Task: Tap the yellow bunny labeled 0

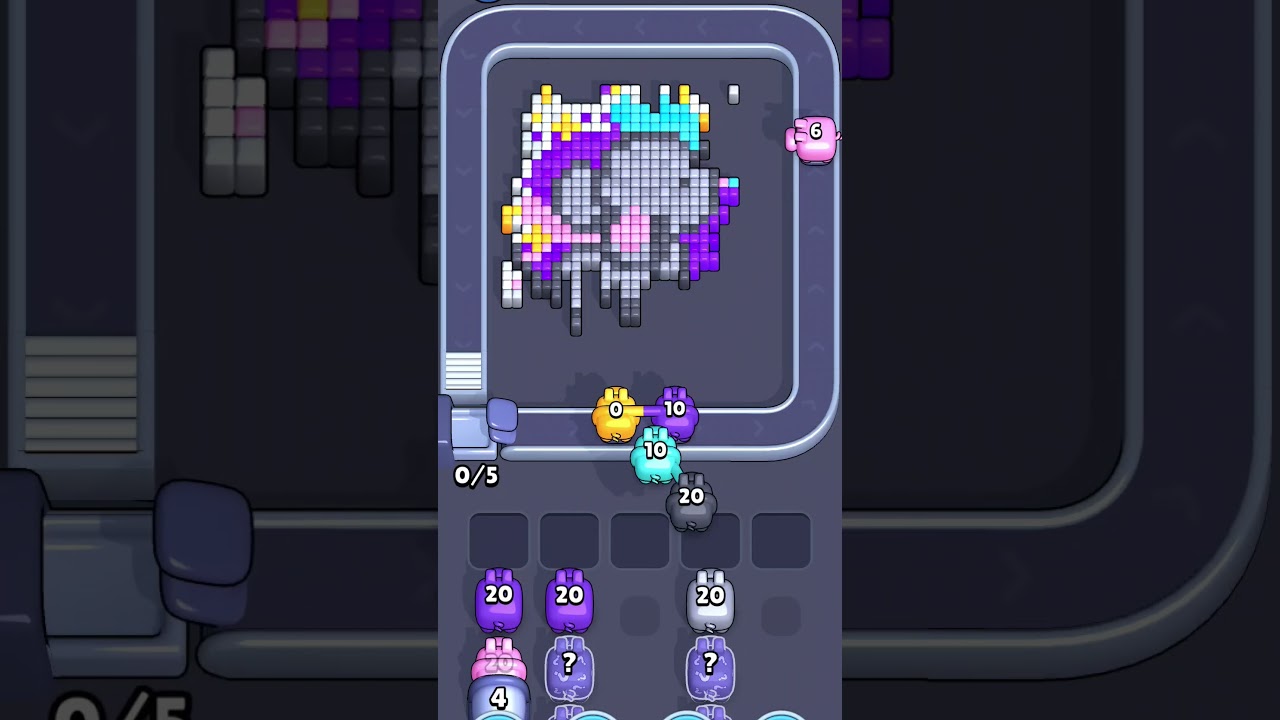Action: coord(613,412)
